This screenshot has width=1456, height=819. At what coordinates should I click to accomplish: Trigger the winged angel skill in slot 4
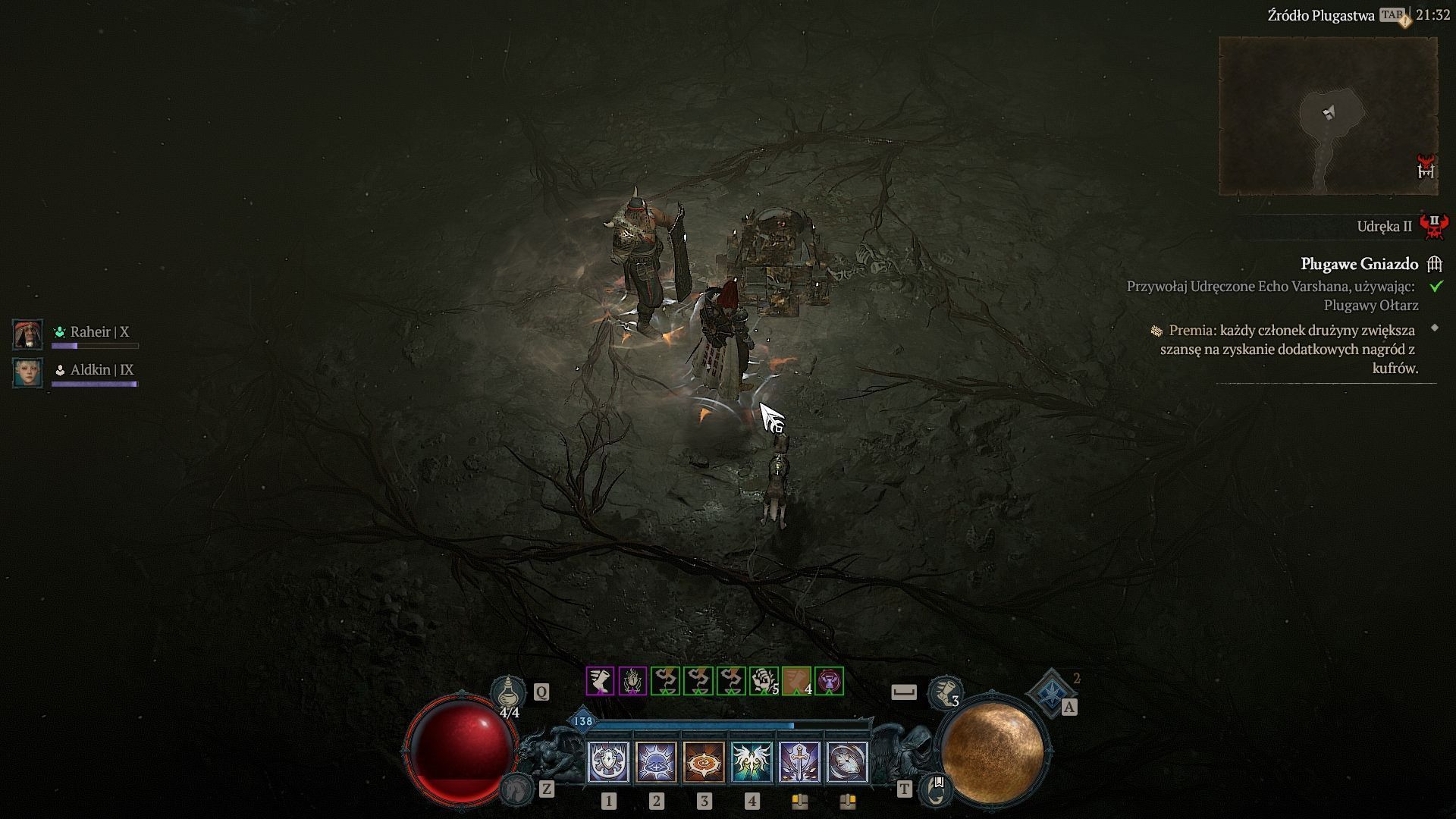click(x=752, y=761)
